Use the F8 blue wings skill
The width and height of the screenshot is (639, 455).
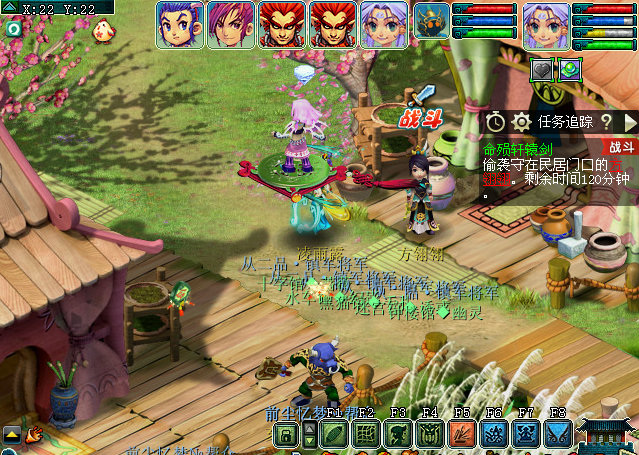click(558, 434)
